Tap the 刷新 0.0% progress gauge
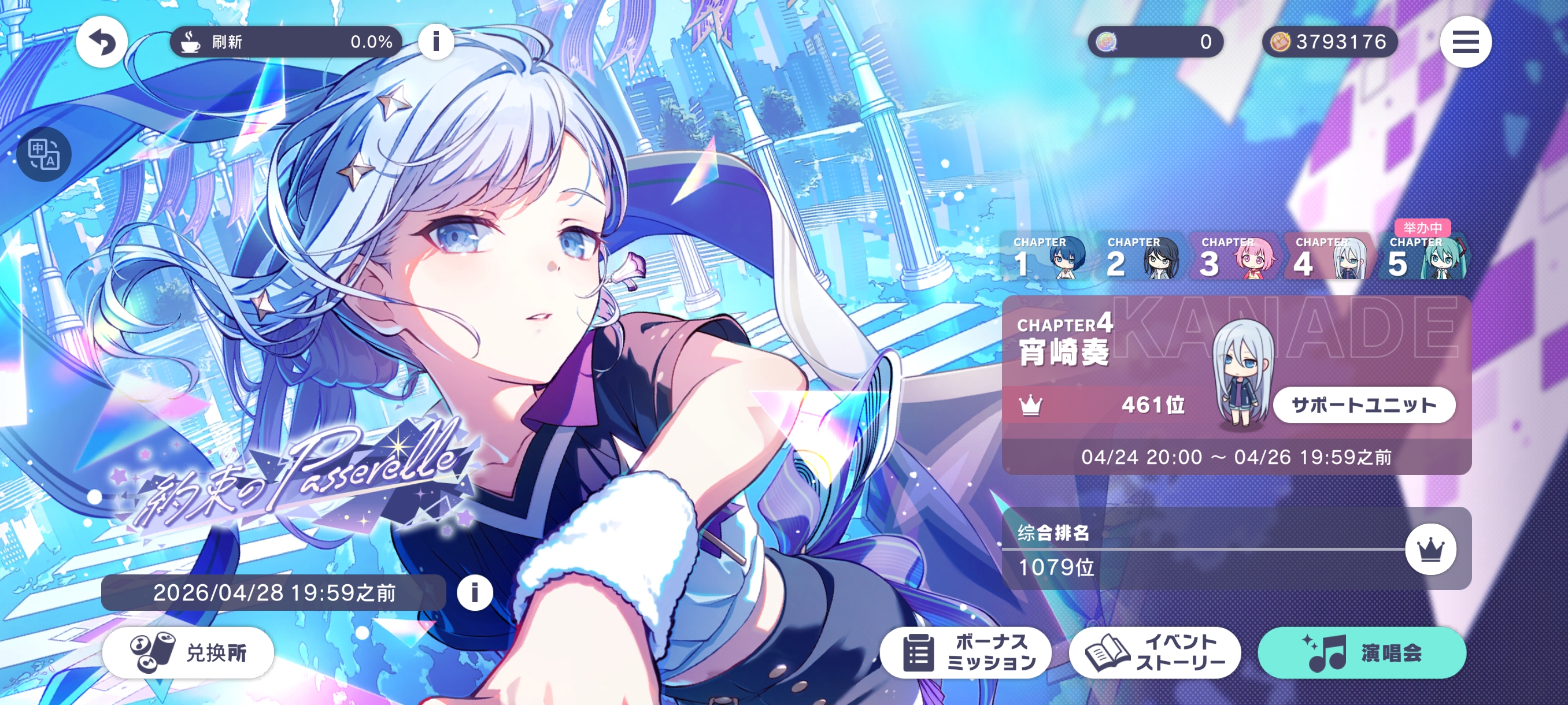Viewport: 1568px width, 705px height. (x=286, y=42)
